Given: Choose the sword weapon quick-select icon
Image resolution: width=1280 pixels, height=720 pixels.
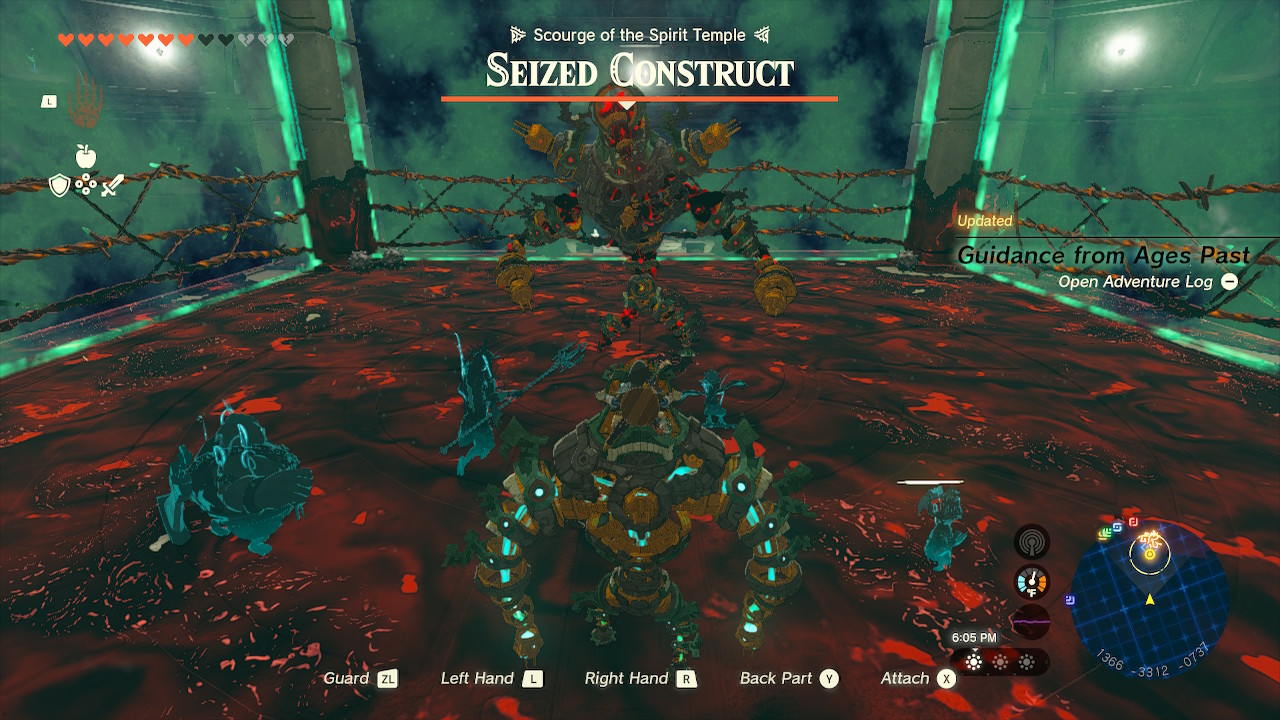Looking at the screenshot, I should click(x=111, y=185).
